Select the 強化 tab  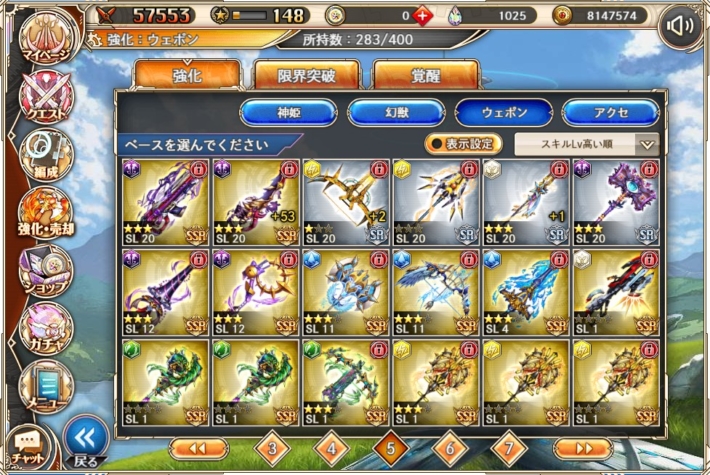187,76
